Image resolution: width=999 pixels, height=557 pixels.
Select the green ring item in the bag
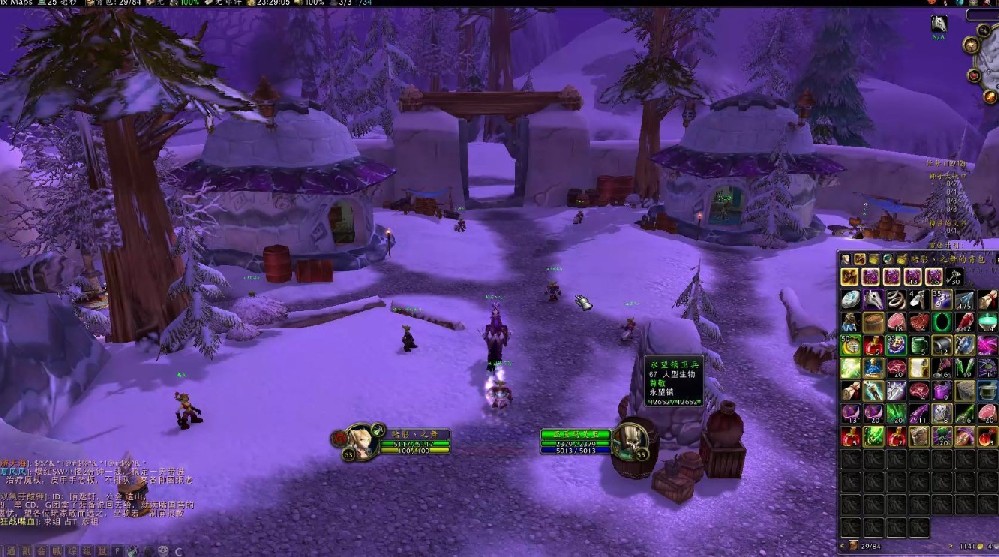point(940,322)
